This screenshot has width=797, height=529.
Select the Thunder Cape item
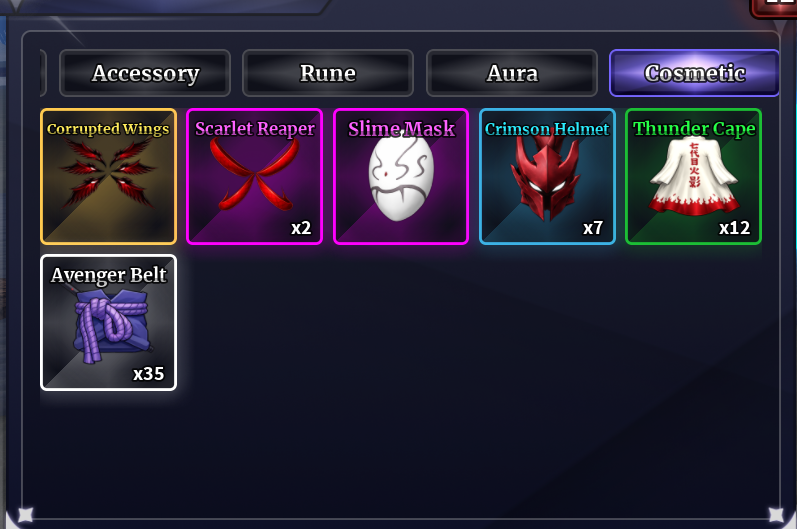coord(693,176)
